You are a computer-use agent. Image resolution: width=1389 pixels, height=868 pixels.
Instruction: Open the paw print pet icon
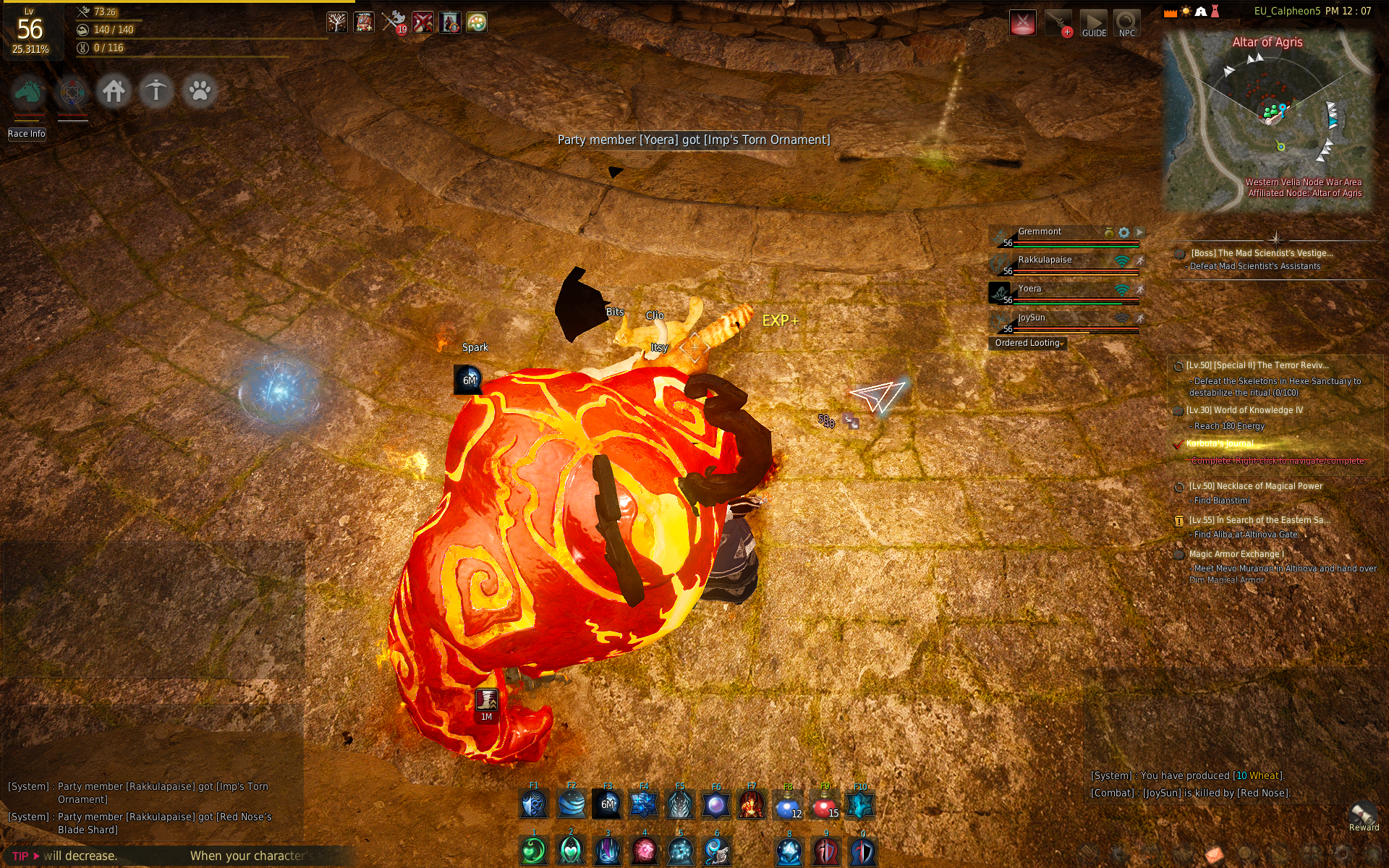tap(199, 91)
